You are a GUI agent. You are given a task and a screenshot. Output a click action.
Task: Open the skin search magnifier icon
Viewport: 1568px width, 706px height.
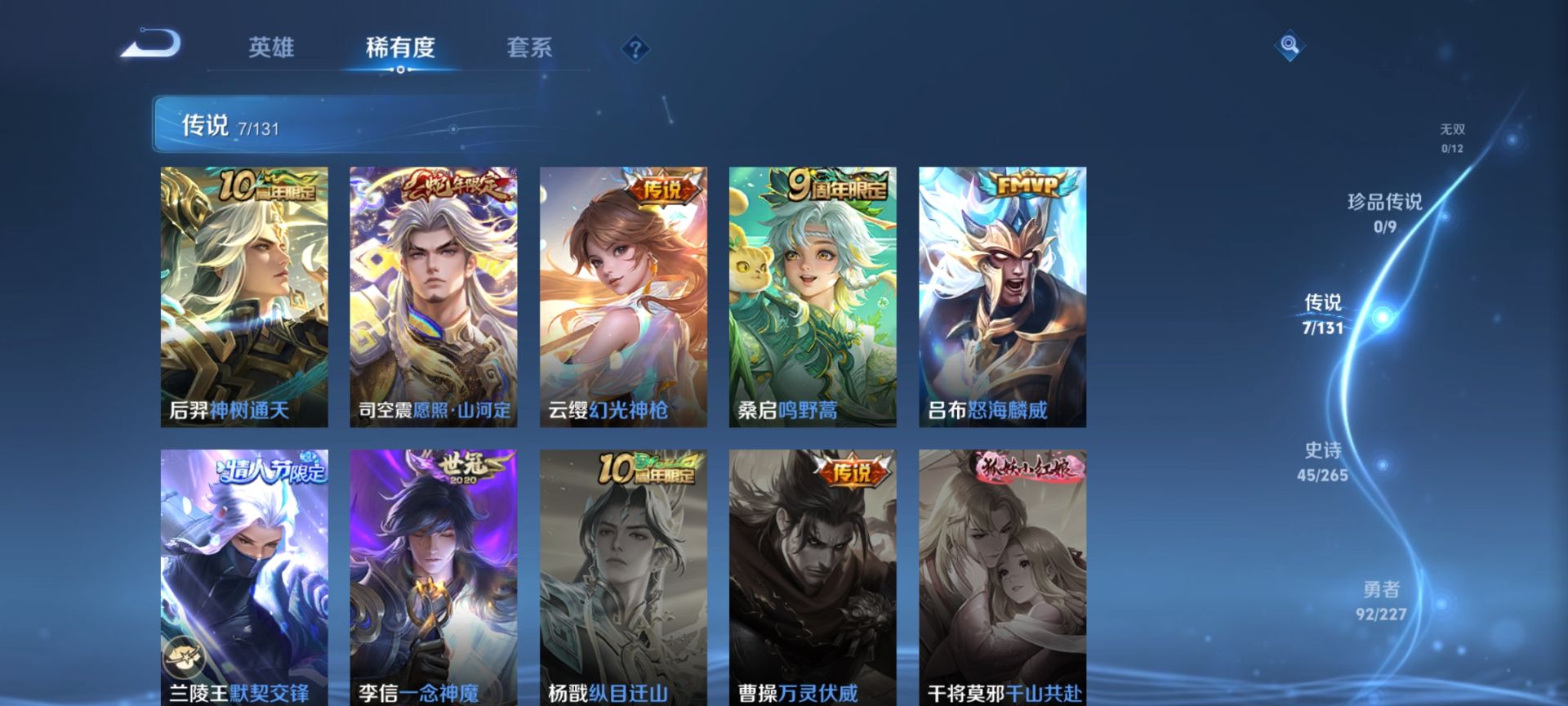tap(1290, 45)
